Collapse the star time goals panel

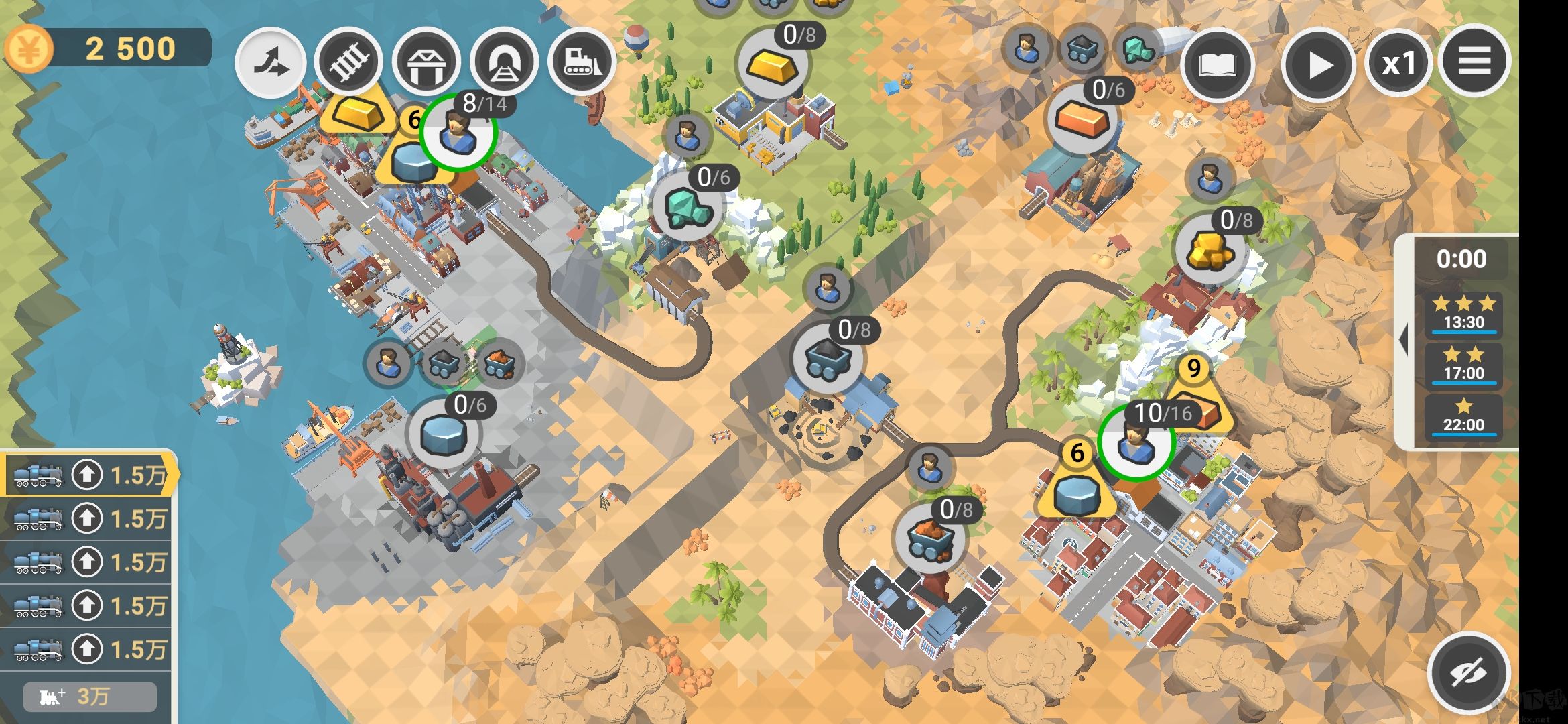tap(1402, 341)
